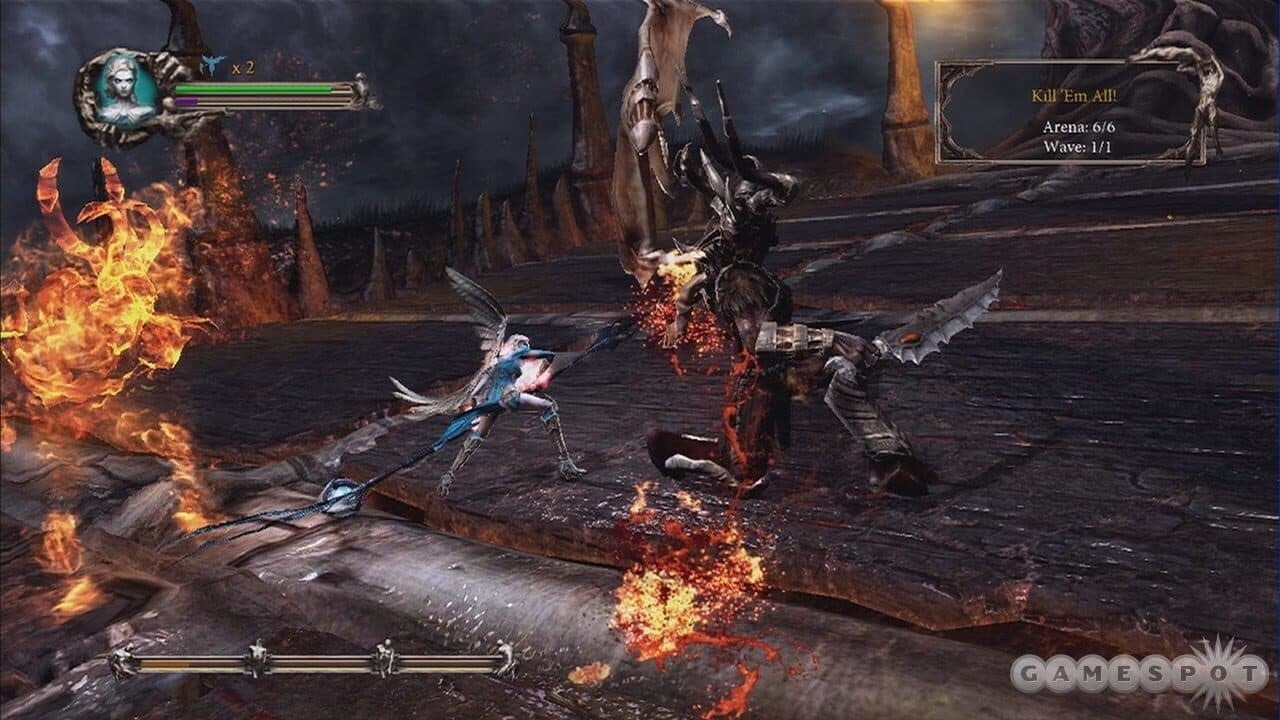Click the x 2 souls counter text
The image size is (1280, 720).
[243, 66]
